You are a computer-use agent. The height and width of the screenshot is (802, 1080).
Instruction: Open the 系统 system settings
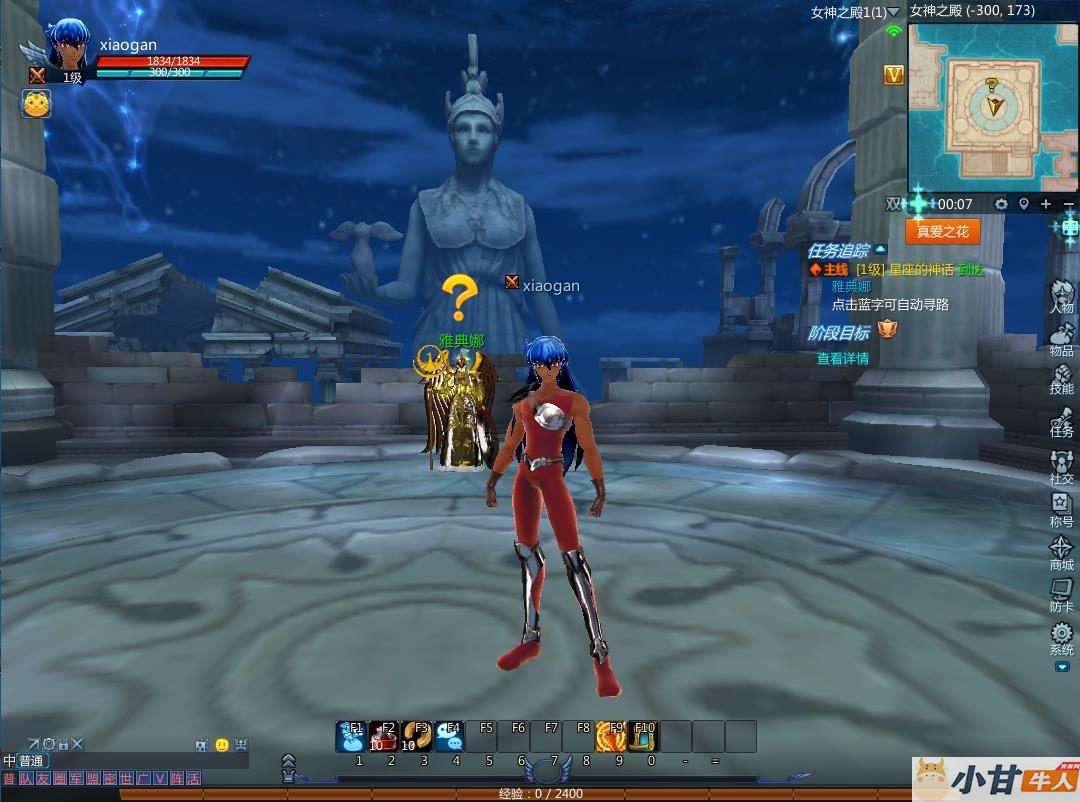pos(1061,637)
